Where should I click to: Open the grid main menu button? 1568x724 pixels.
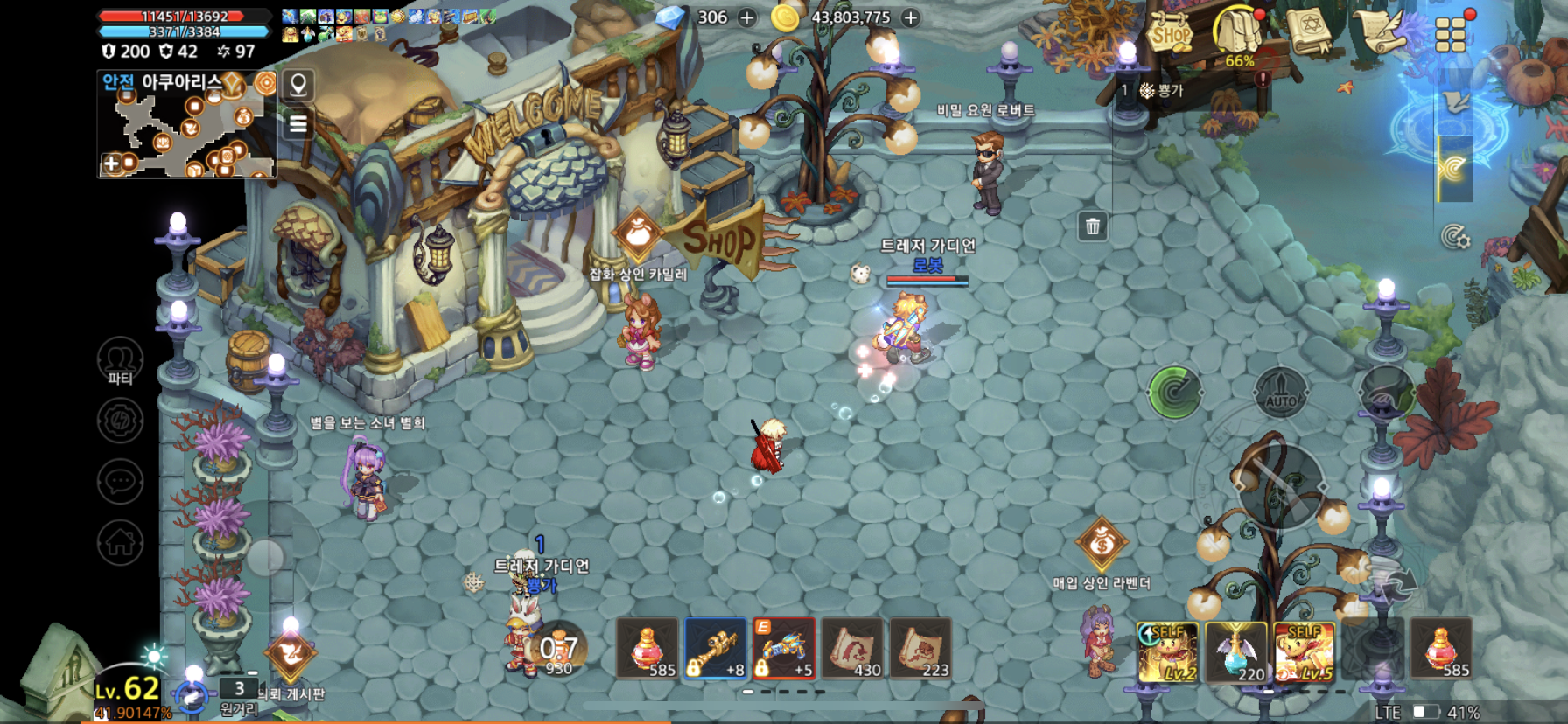[1451, 35]
